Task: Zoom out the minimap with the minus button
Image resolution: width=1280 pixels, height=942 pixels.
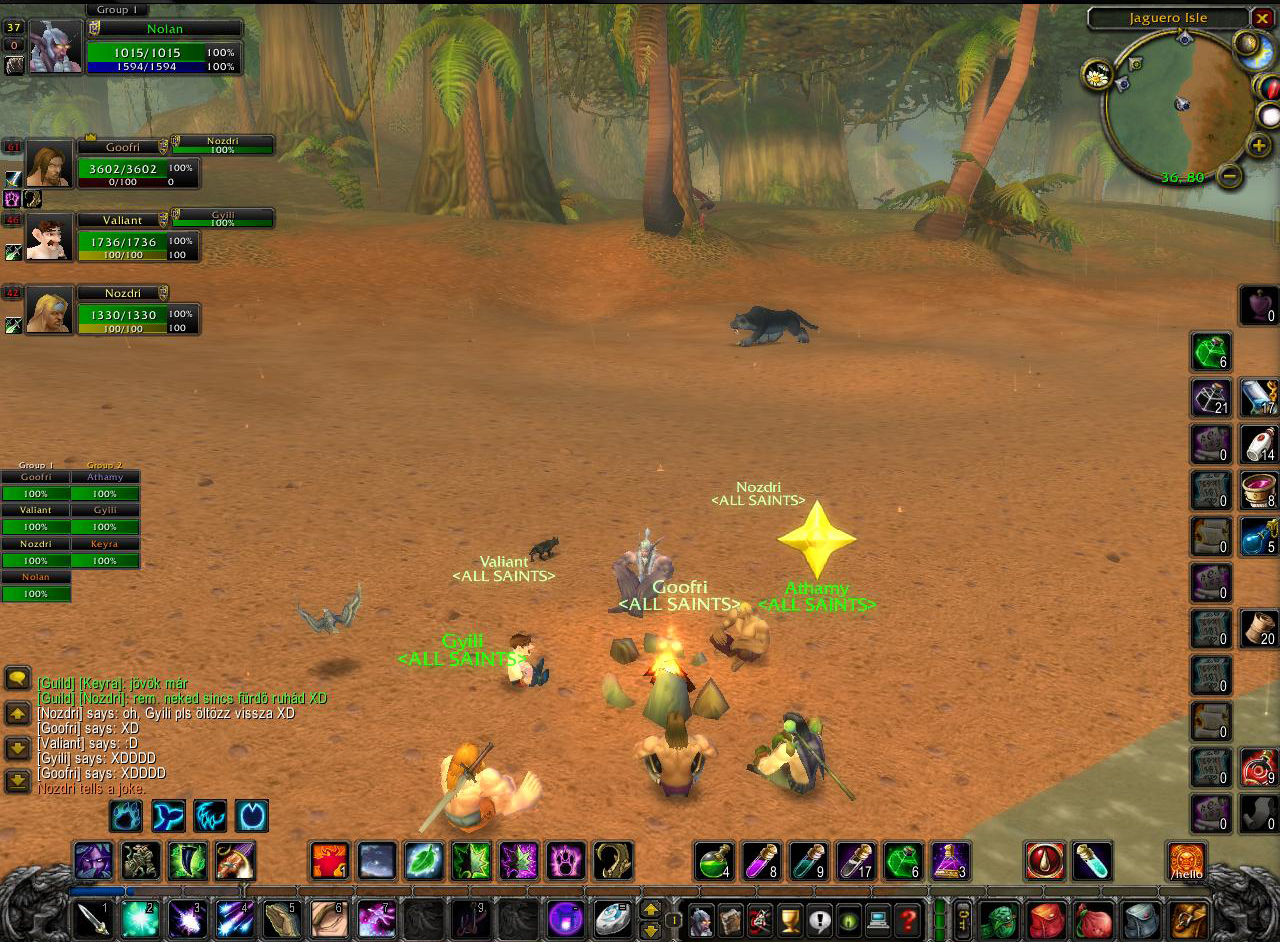Action: coord(1230,176)
